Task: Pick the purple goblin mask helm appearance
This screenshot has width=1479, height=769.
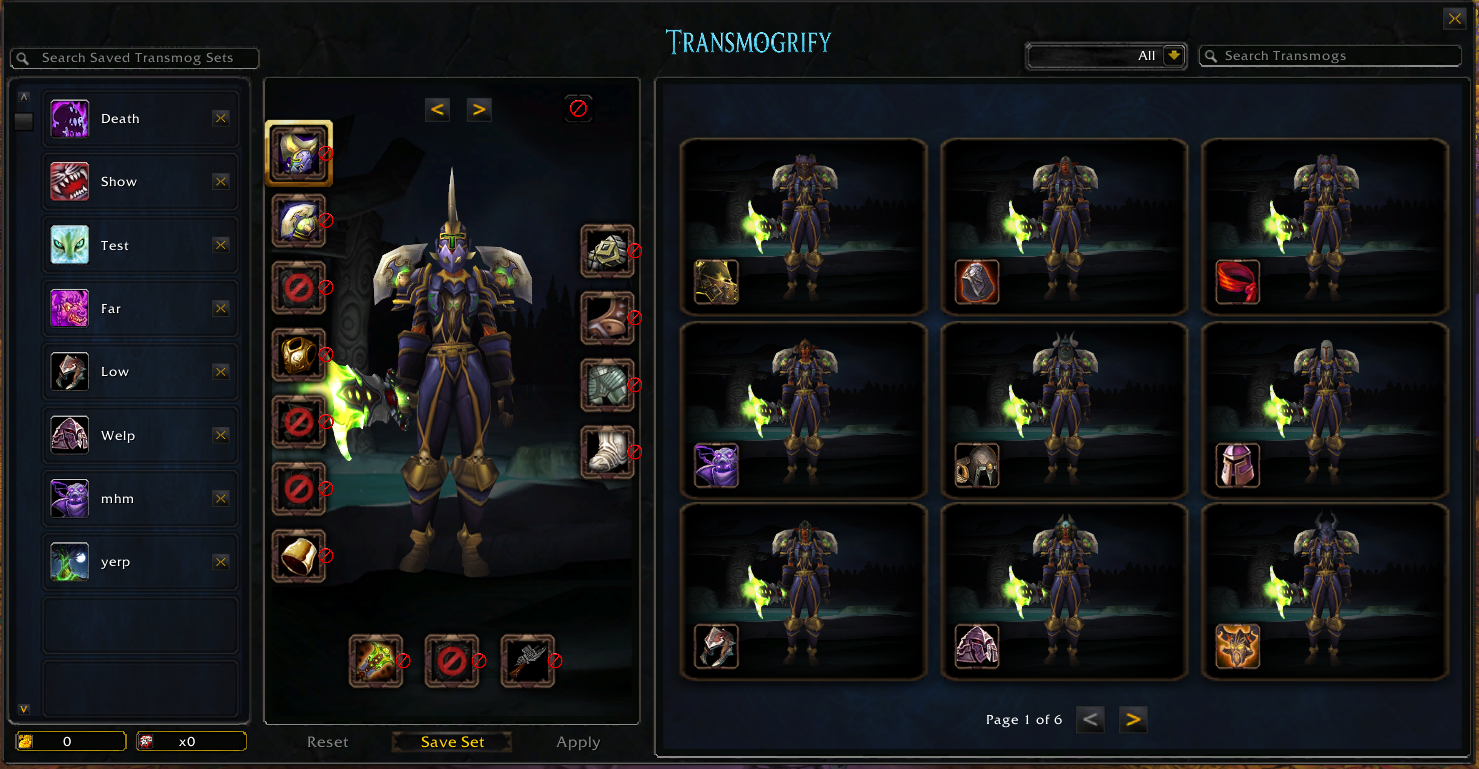Action: (716, 466)
